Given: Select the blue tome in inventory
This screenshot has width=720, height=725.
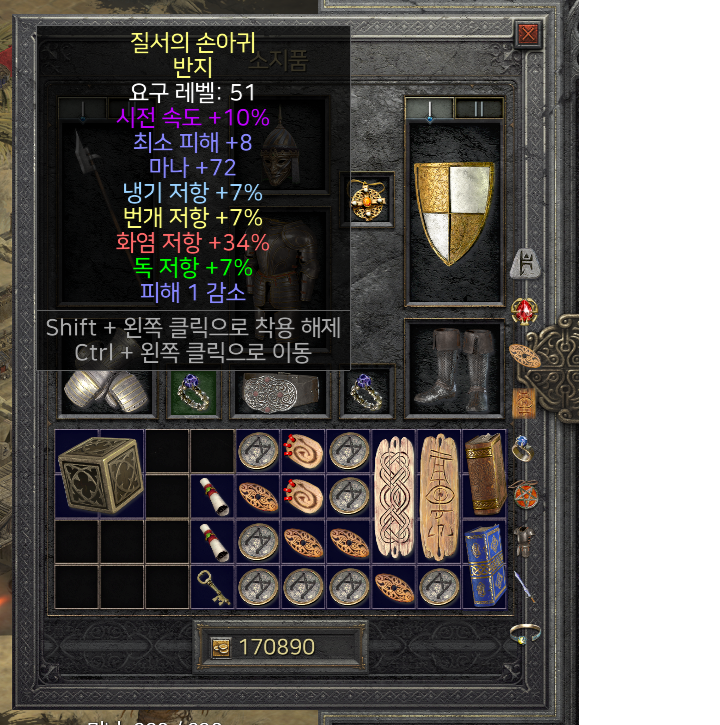Looking at the screenshot, I should point(484,565).
